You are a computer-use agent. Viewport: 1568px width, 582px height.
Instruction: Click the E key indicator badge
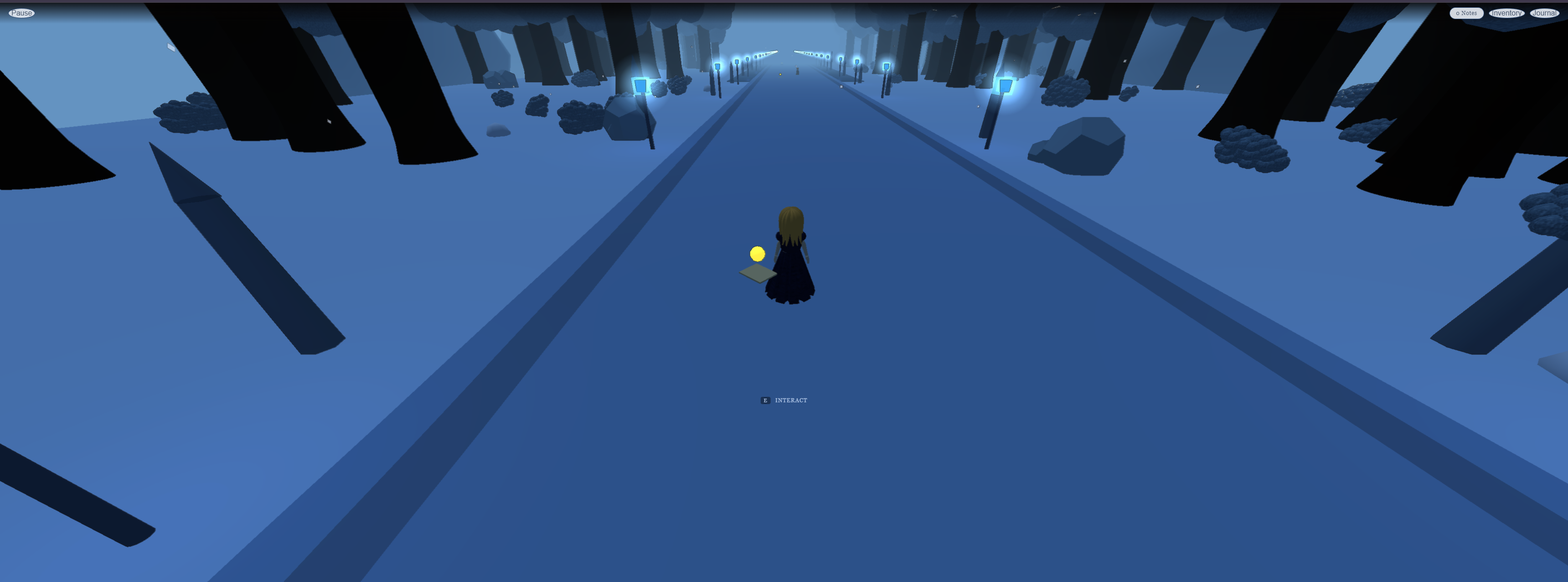[765, 400]
